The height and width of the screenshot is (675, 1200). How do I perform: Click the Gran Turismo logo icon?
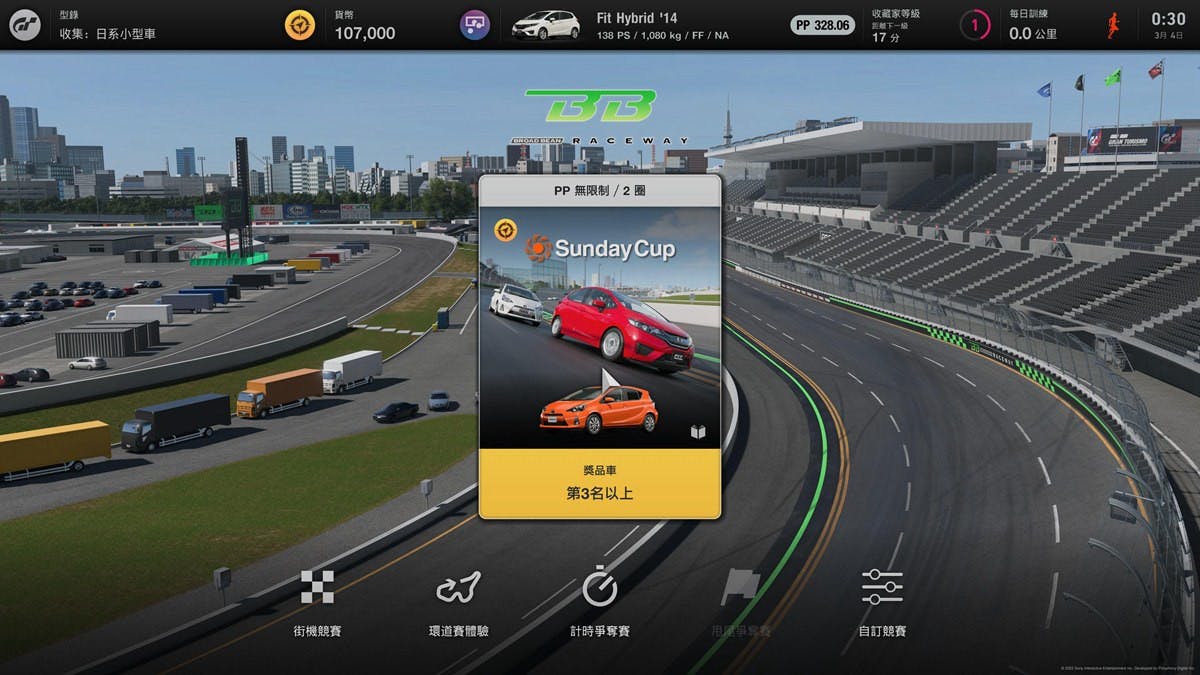point(25,25)
